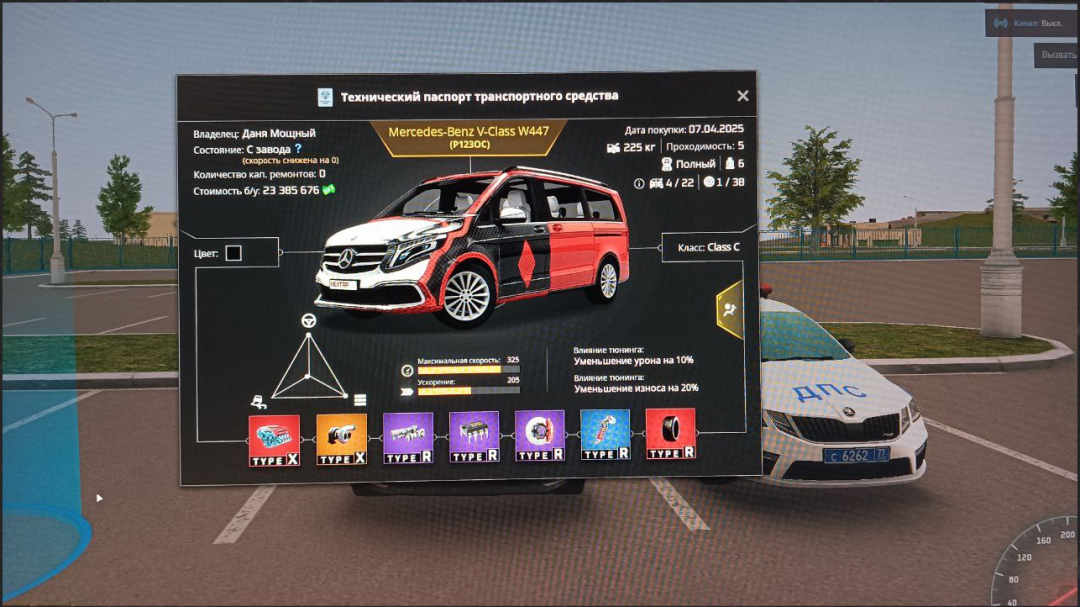Open the camshaft Type R tuning part

(407, 437)
